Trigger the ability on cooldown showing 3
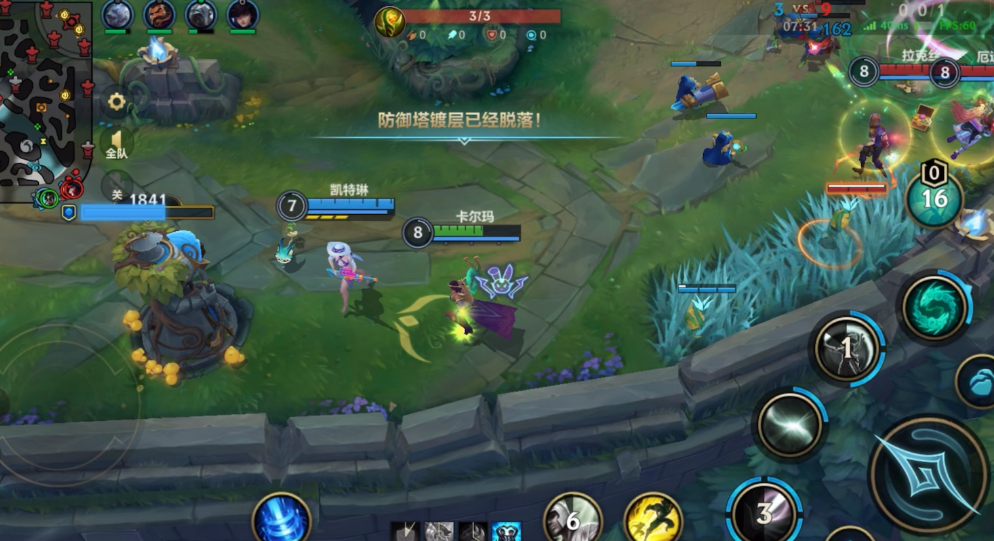The height and width of the screenshot is (541, 994). coord(764,512)
